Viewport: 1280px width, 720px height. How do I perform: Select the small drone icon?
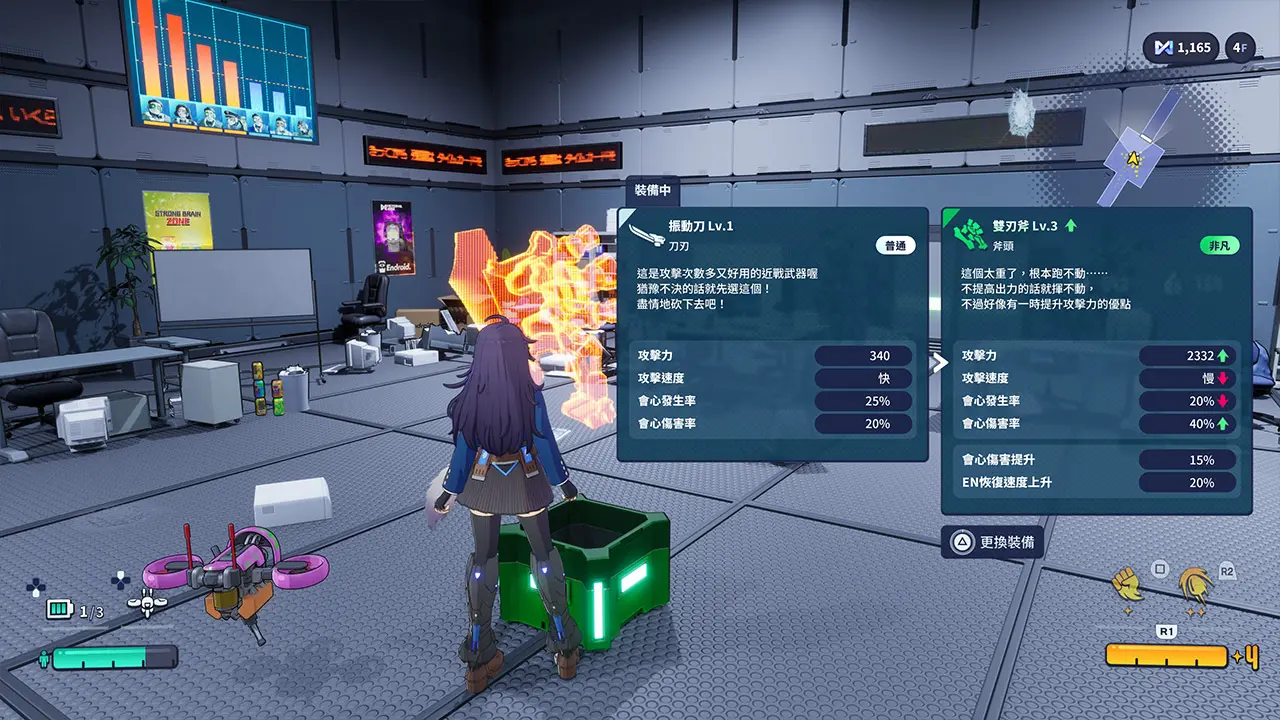pos(147,603)
